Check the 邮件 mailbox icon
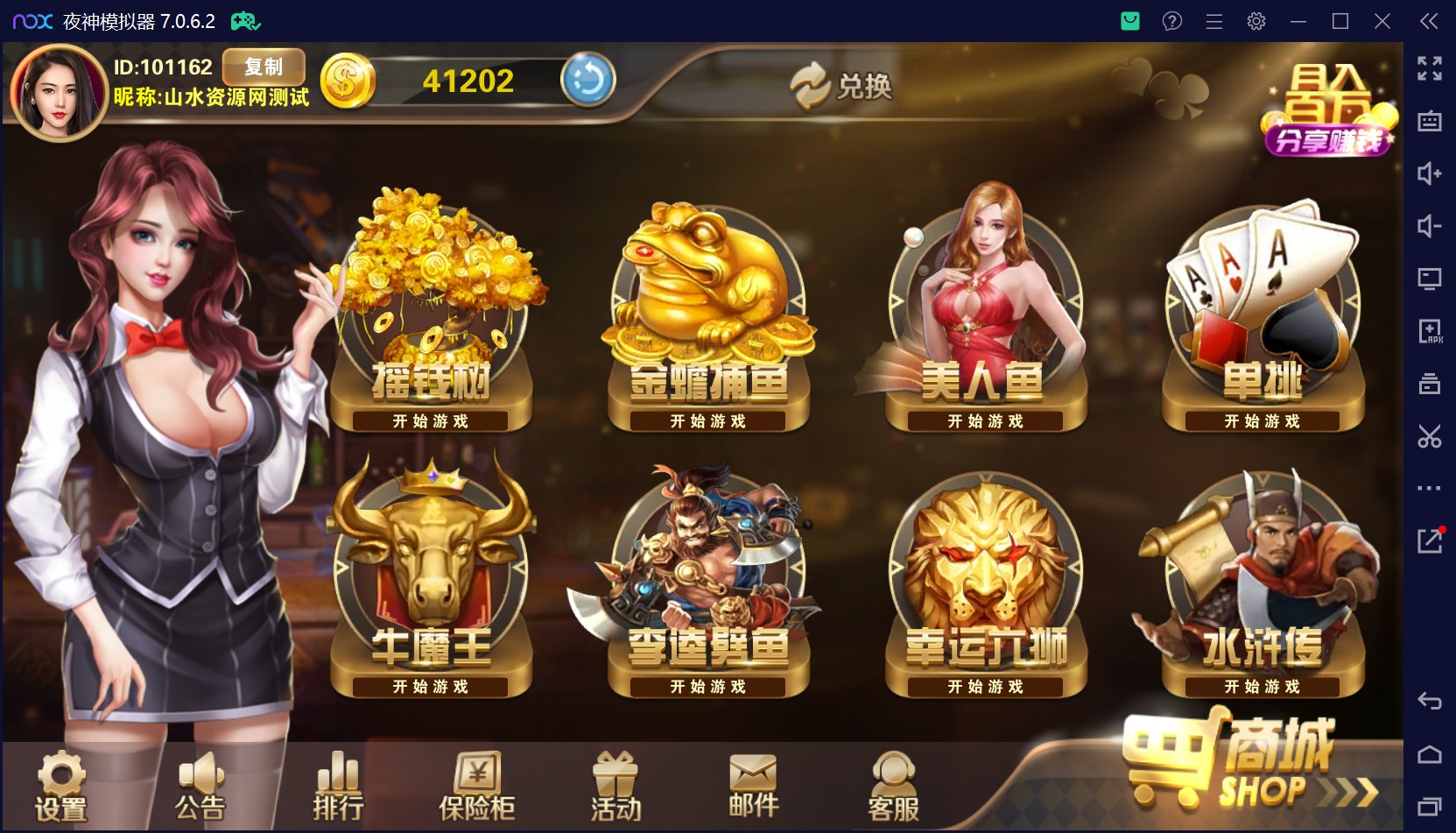The image size is (1456, 833). [x=751, y=787]
